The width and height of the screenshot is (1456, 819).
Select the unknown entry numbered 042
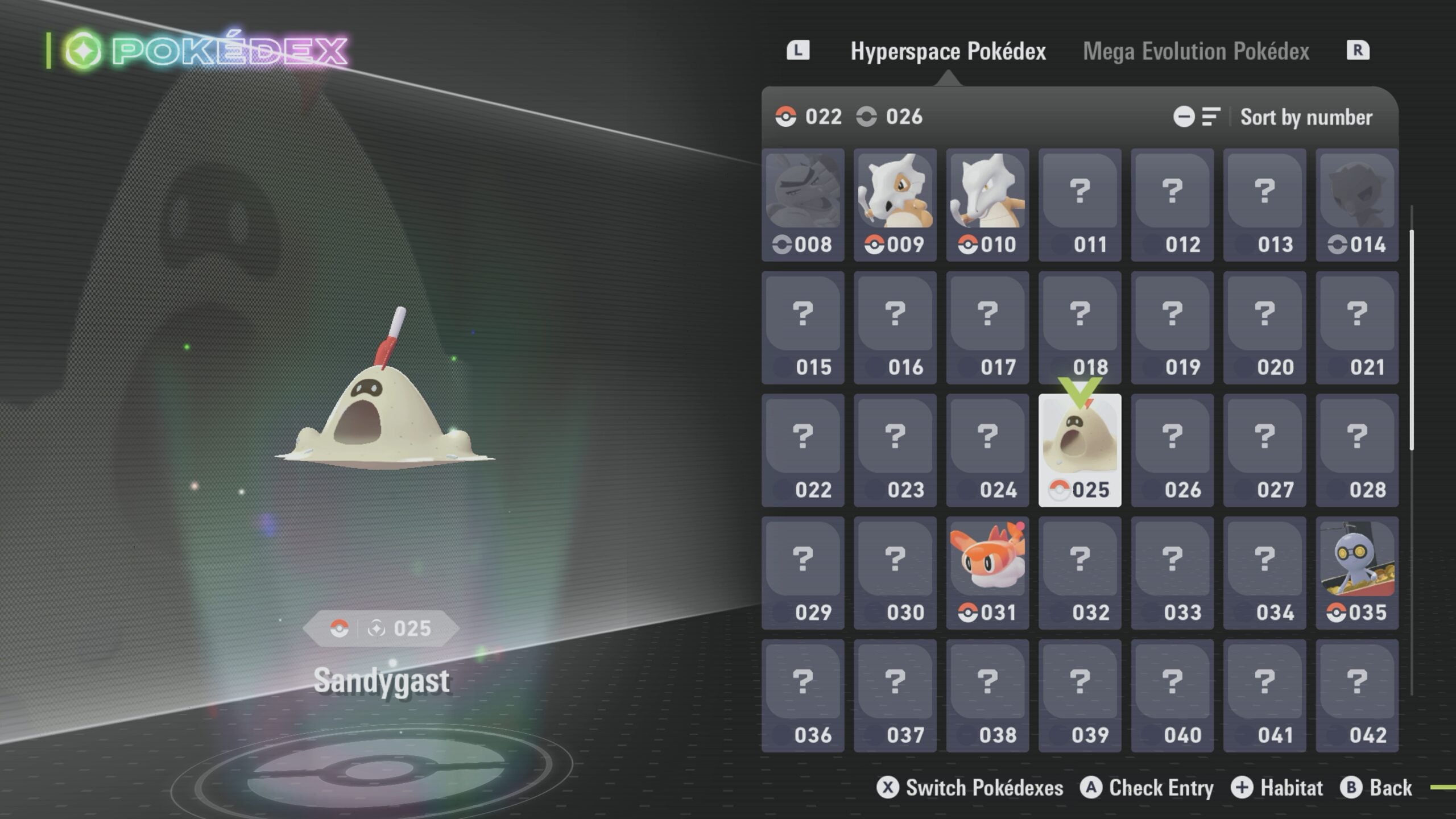point(1356,695)
